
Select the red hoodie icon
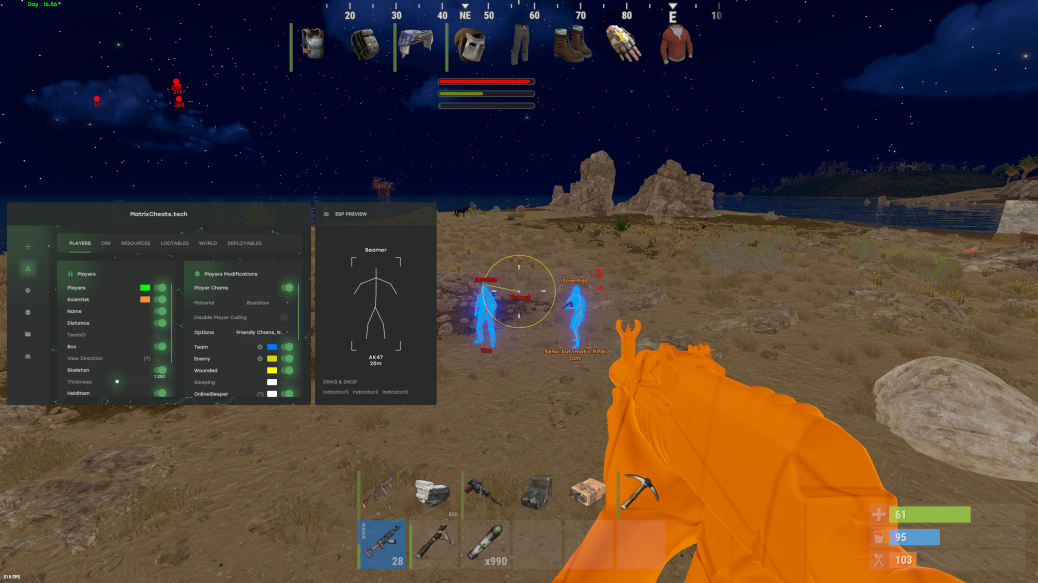[x=676, y=46]
